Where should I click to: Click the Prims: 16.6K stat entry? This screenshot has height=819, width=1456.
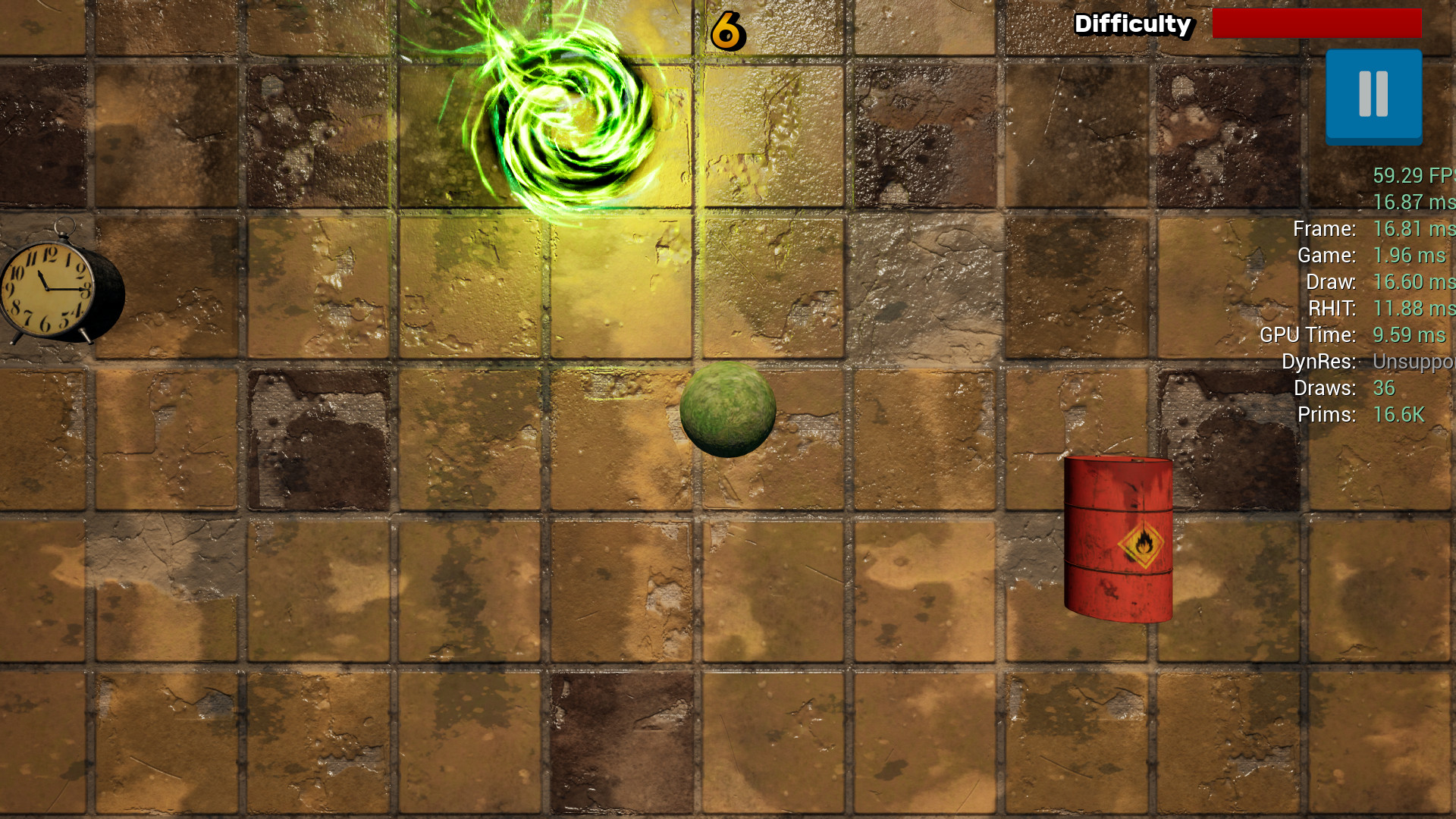(x=1350, y=415)
